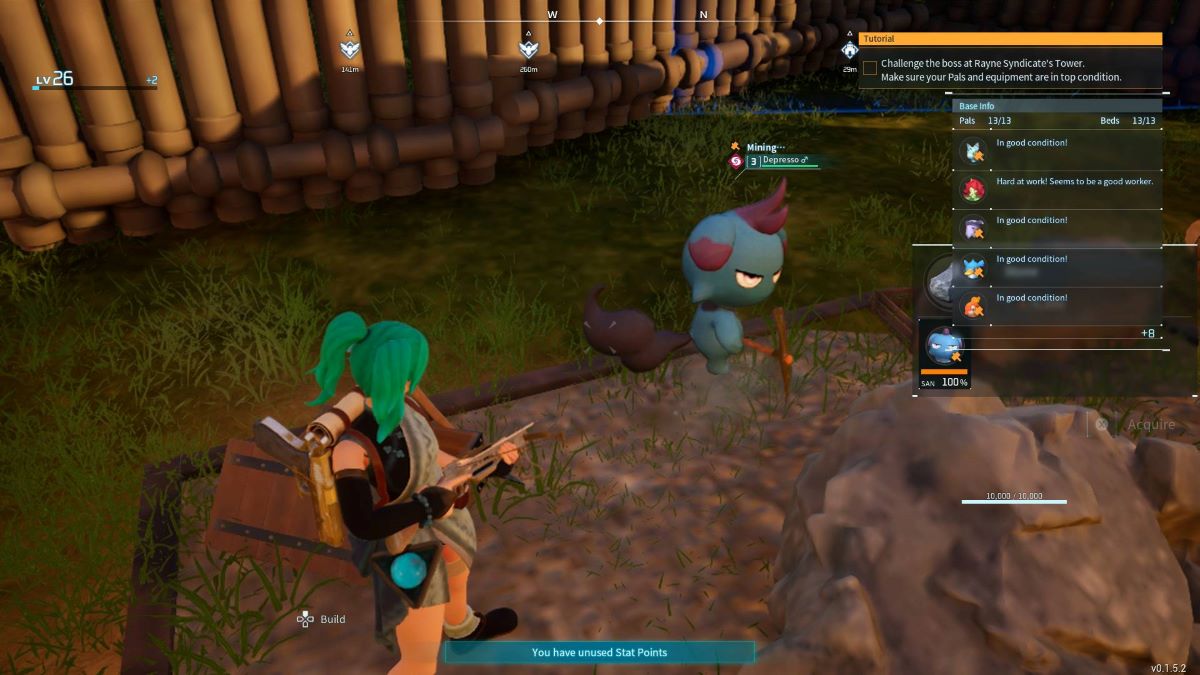Select the 141m compass waypoint marker
The width and height of the screenshot is (1200, 675).
pos(349,49)
